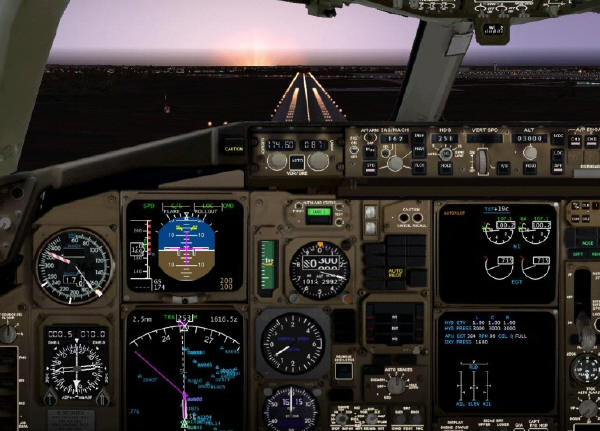The width and height of the screenshot is (600, 431).
Task: Adjust the IAS/MACH speed selector knob
Action: click(x=397, y=163)
